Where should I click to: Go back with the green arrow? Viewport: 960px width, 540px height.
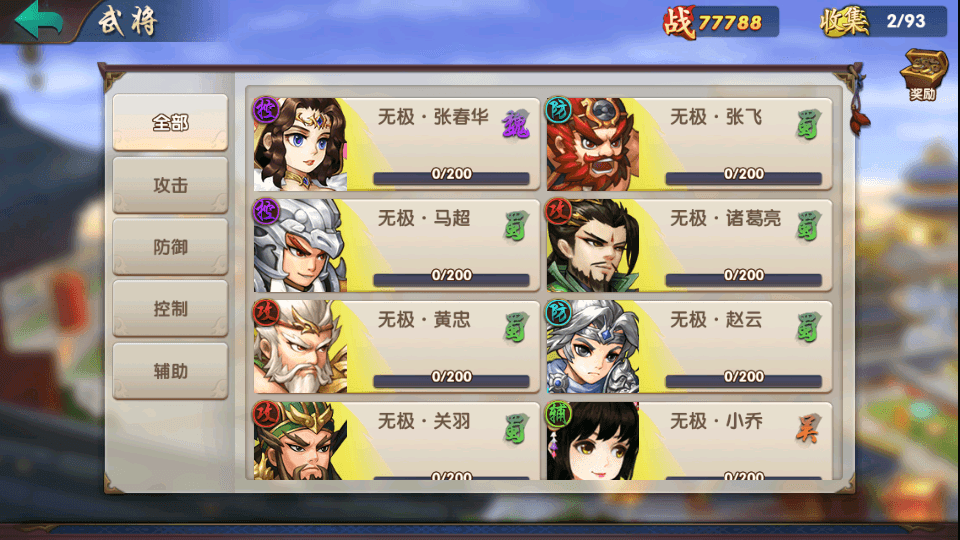38,21
